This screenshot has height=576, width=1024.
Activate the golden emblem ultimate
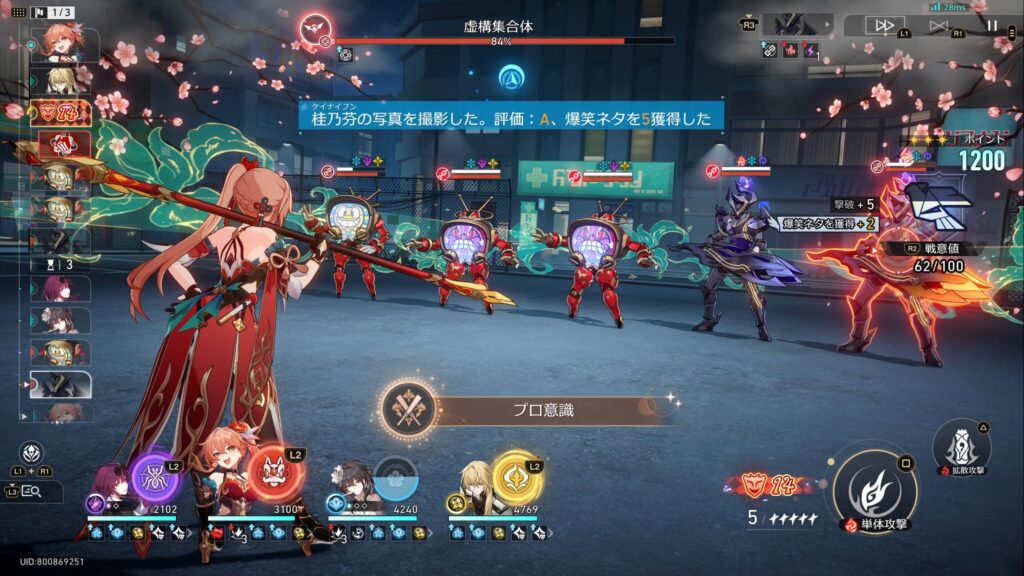[x=517, y=477]
